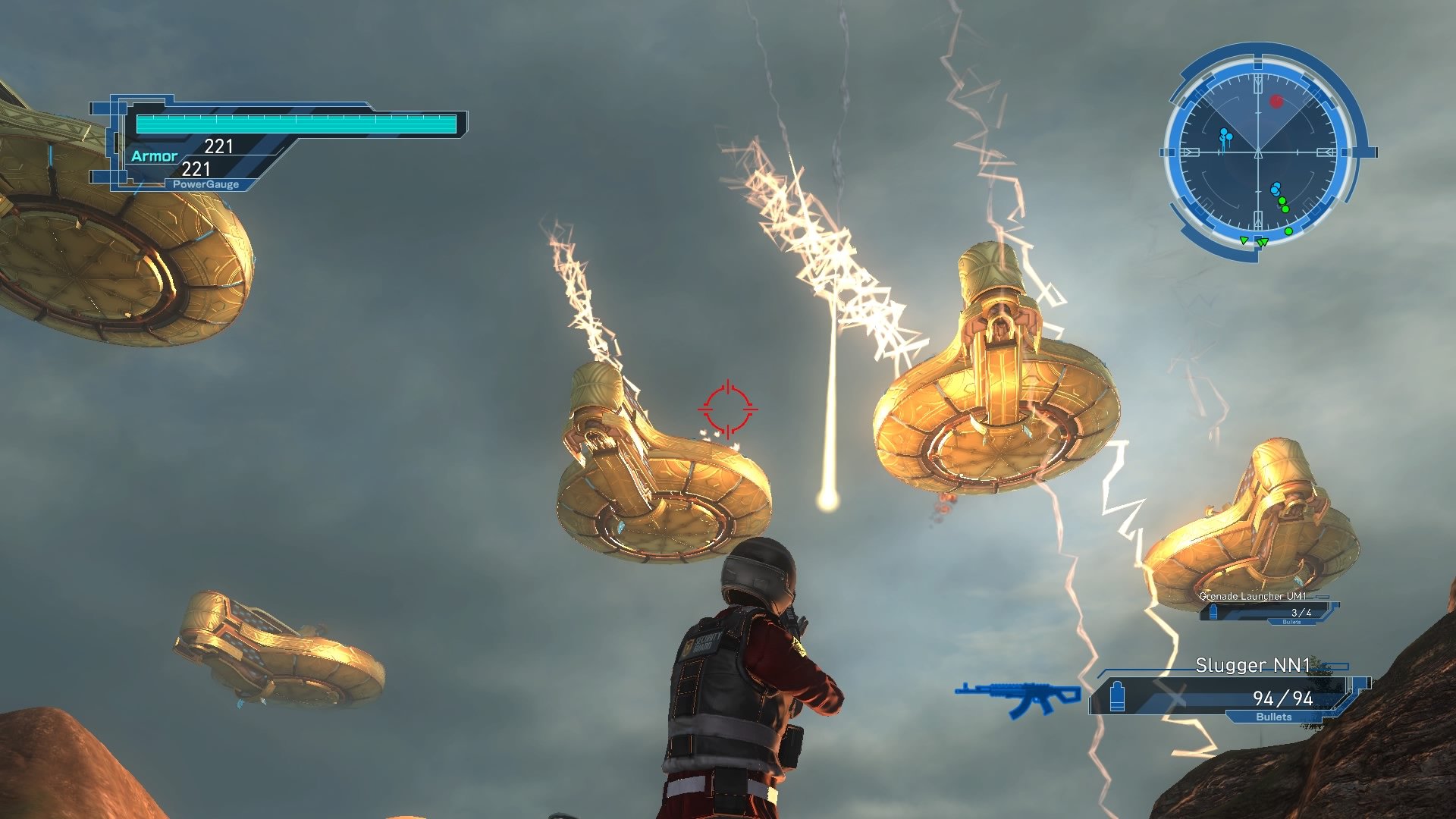Select the Bullets label under Slugger NN1
This screenshot has width=1456, height=819.
click(x=1275, y=716)
